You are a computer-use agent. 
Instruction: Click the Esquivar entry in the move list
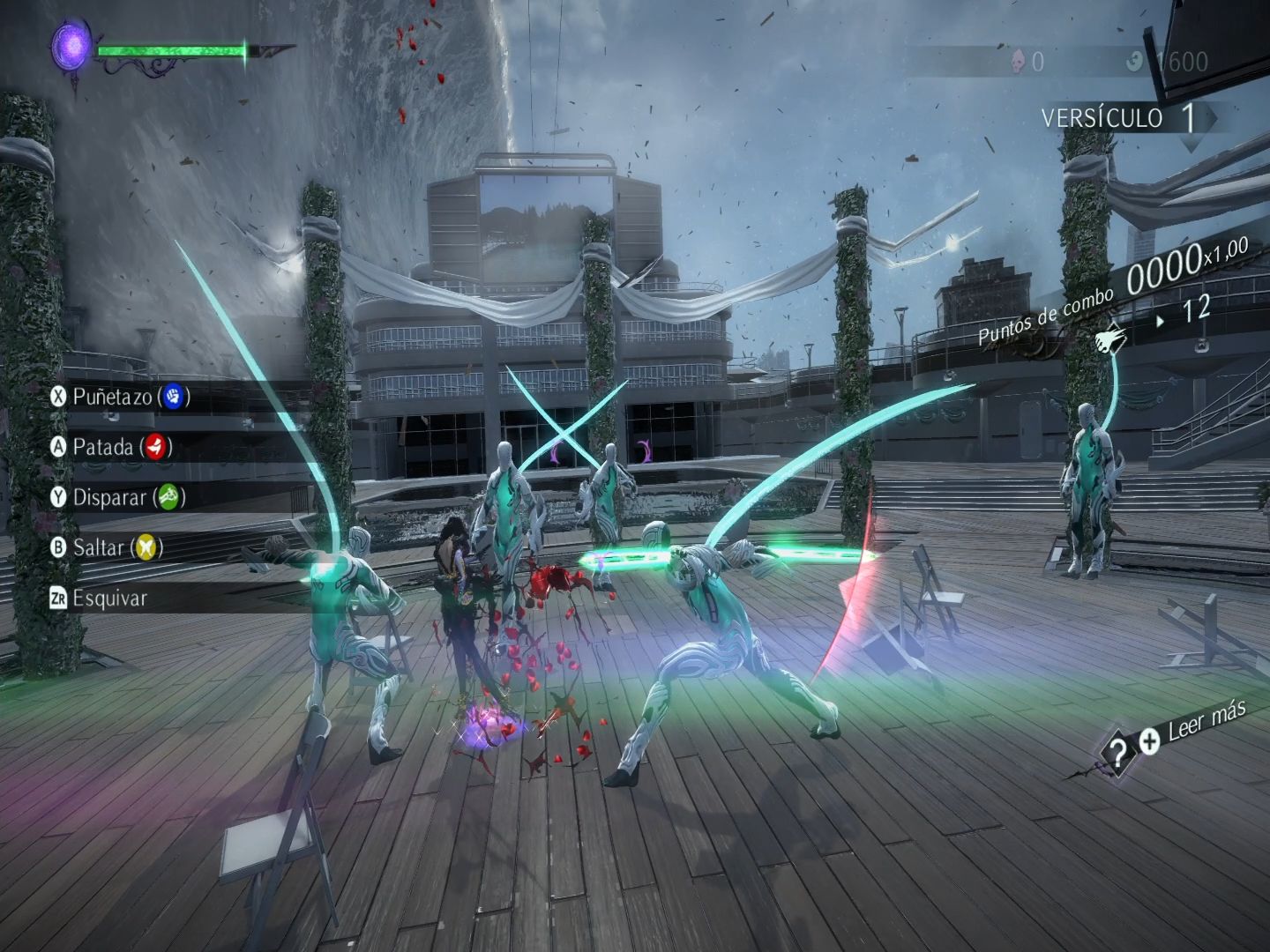coord(109,598)
